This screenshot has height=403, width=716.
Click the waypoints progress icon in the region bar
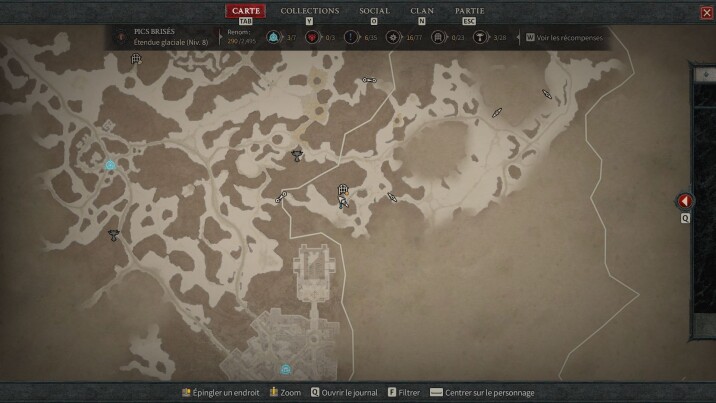click(x=275, y=37)
